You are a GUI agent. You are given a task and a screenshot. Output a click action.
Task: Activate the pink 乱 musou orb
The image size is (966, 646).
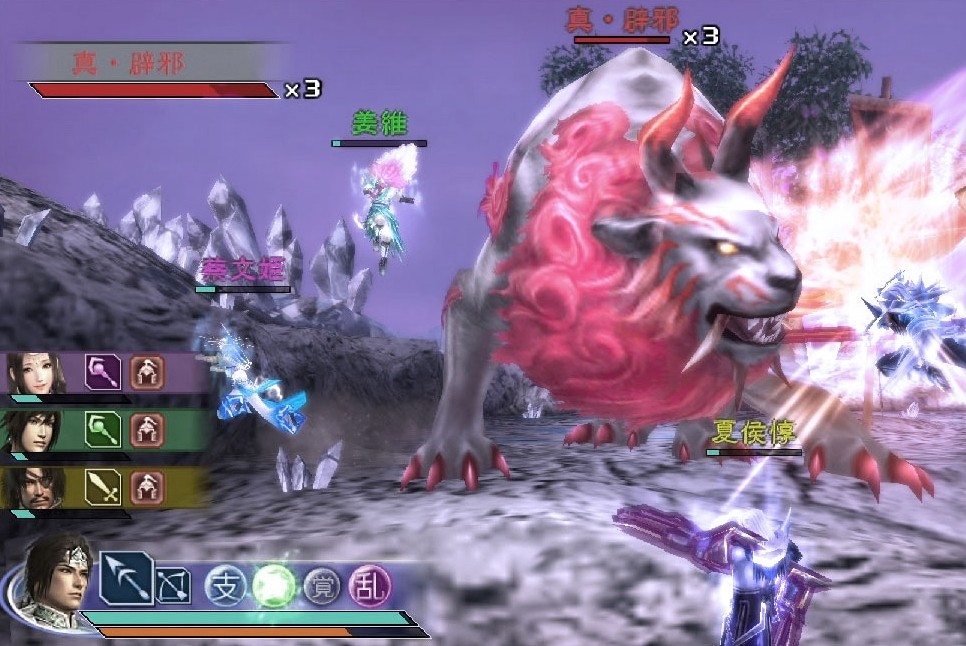tap(369, 585)
